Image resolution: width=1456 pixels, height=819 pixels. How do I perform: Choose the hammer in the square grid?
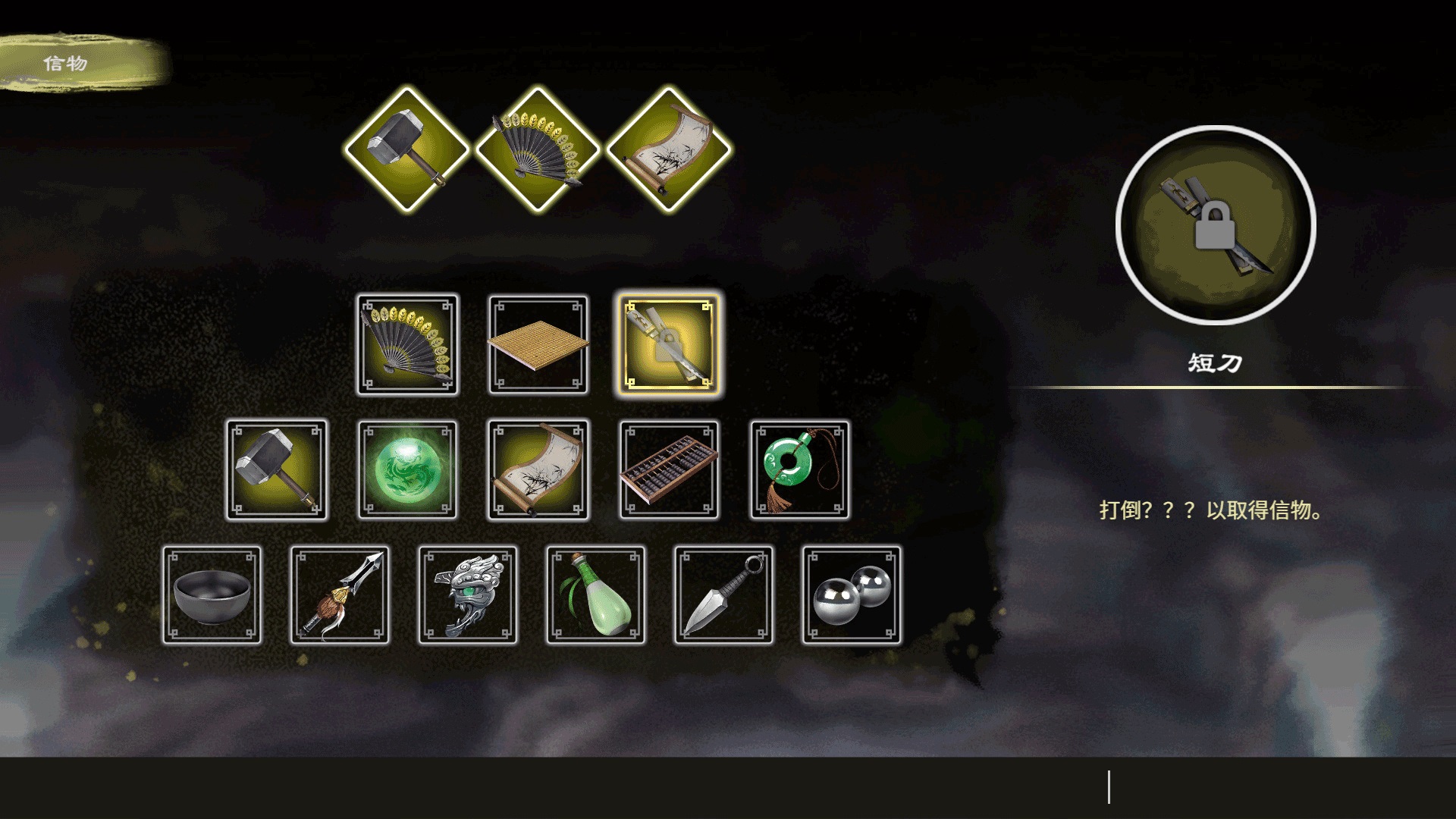[x=277, y=470]
